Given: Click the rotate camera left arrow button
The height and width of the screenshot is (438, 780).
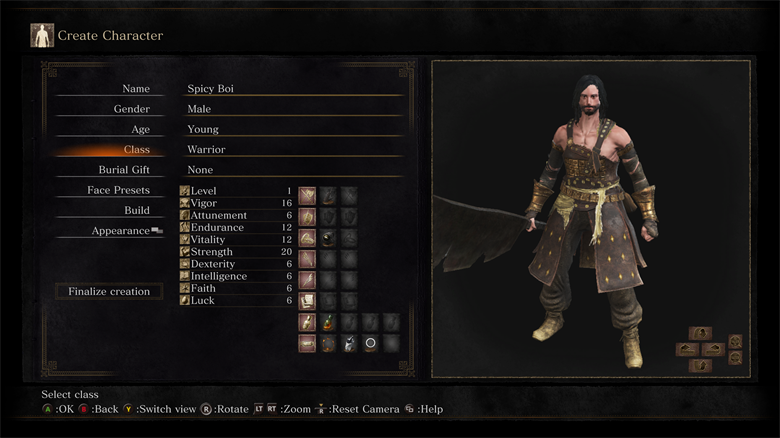Looking at the screenshot, I should pos(687,349).
